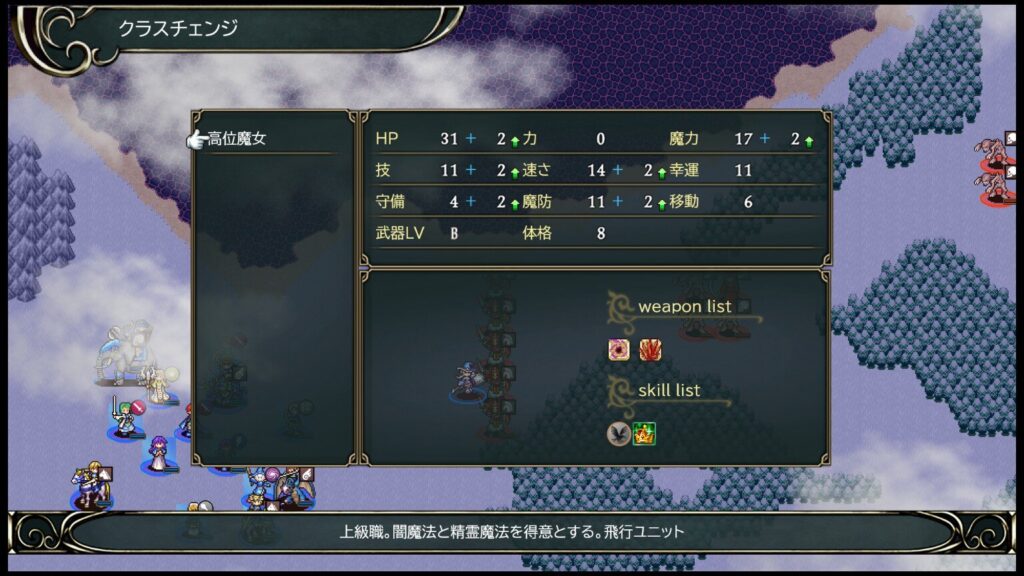Select the black winged flying skill icon
Viewport: 1024px width, 576px height.
click(x=619, y=434)
